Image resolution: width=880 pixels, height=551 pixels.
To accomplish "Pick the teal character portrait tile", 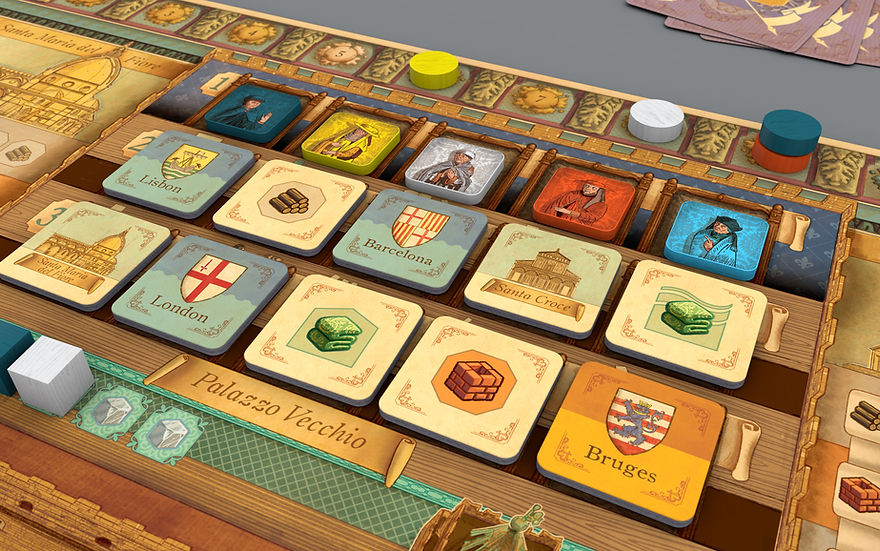I will [x=252, y=114].
